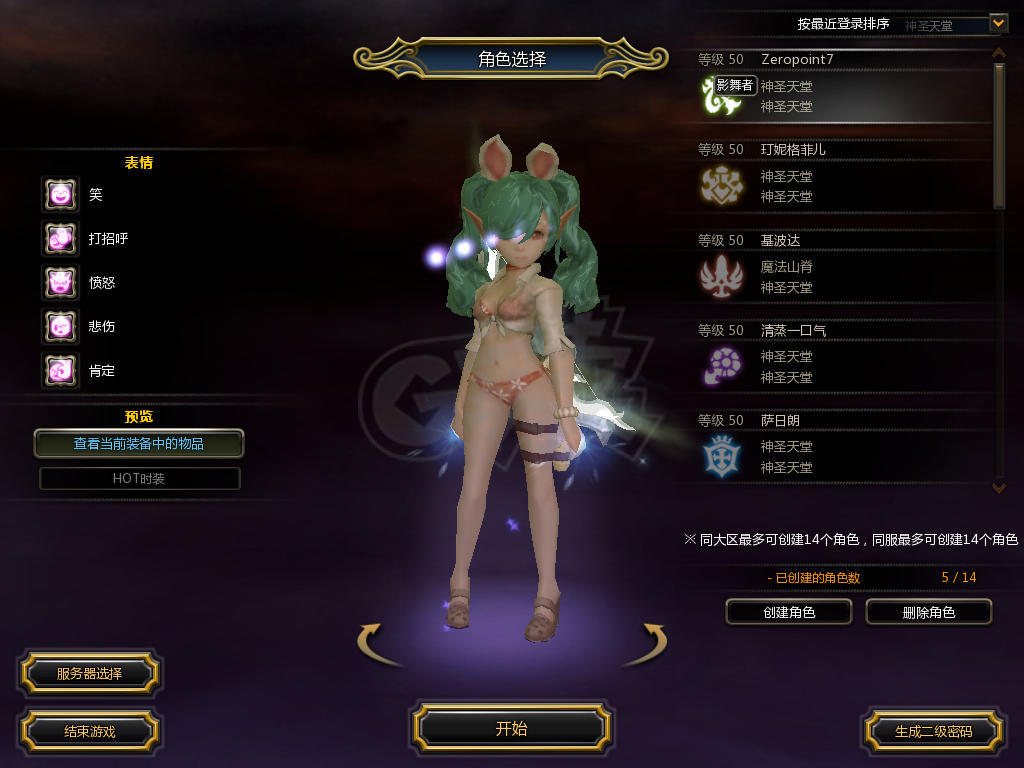This screenshot has width=1024, height=768.
Task: Click 查看当前装备中的物品 preview button
Action: (x=139, y=443)
